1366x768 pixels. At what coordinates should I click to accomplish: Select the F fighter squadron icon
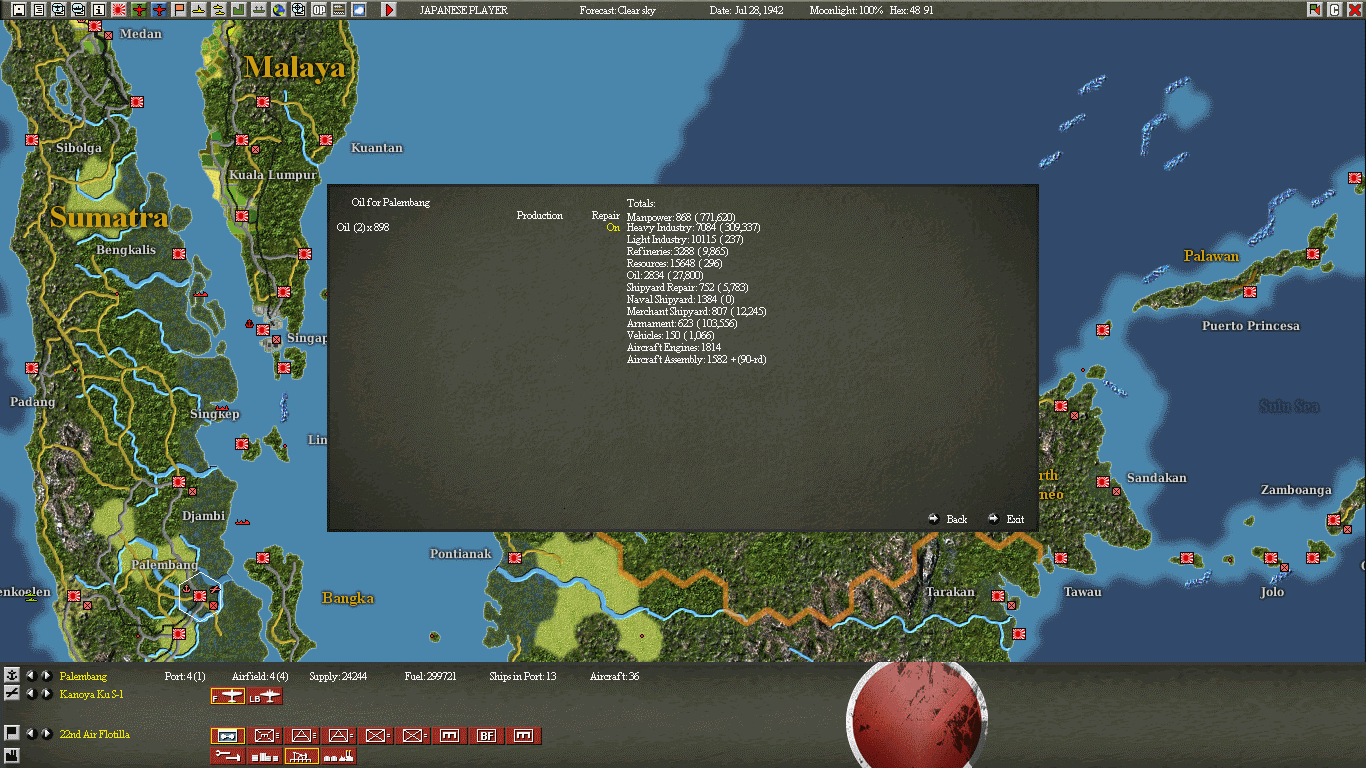228,697
